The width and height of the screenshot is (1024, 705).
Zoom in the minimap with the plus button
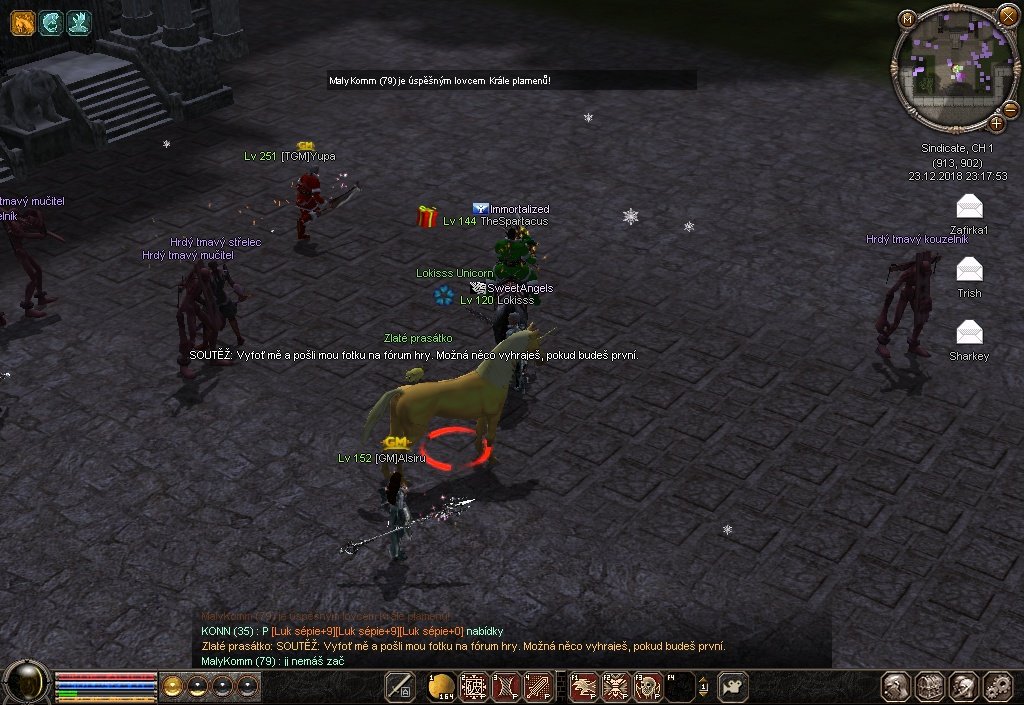997,123
